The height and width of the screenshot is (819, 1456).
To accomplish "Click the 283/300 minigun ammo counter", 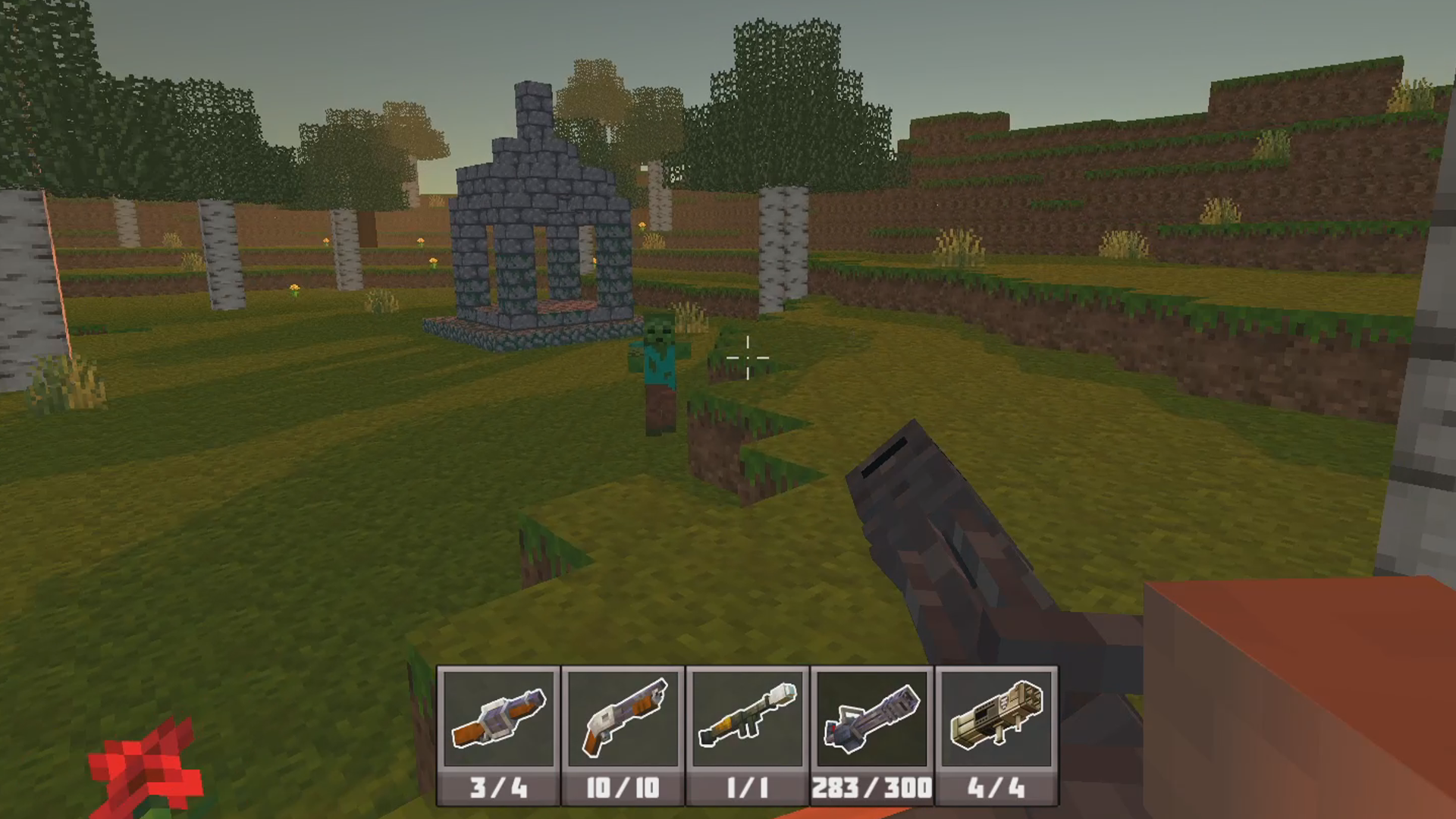I will tap(872, 789).
